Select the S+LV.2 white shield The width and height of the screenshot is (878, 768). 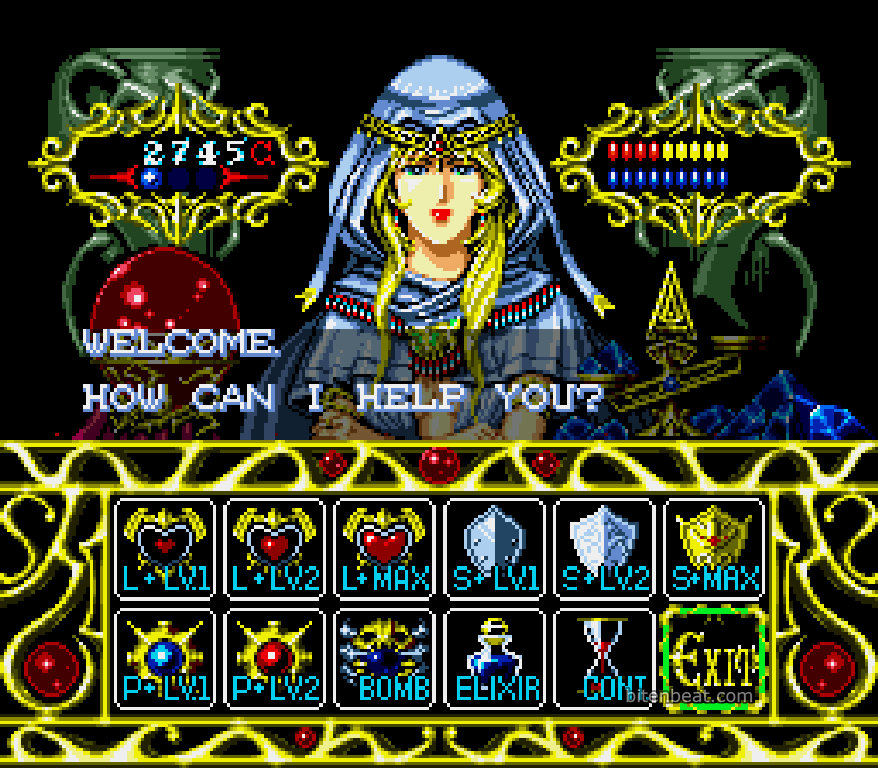605,548
